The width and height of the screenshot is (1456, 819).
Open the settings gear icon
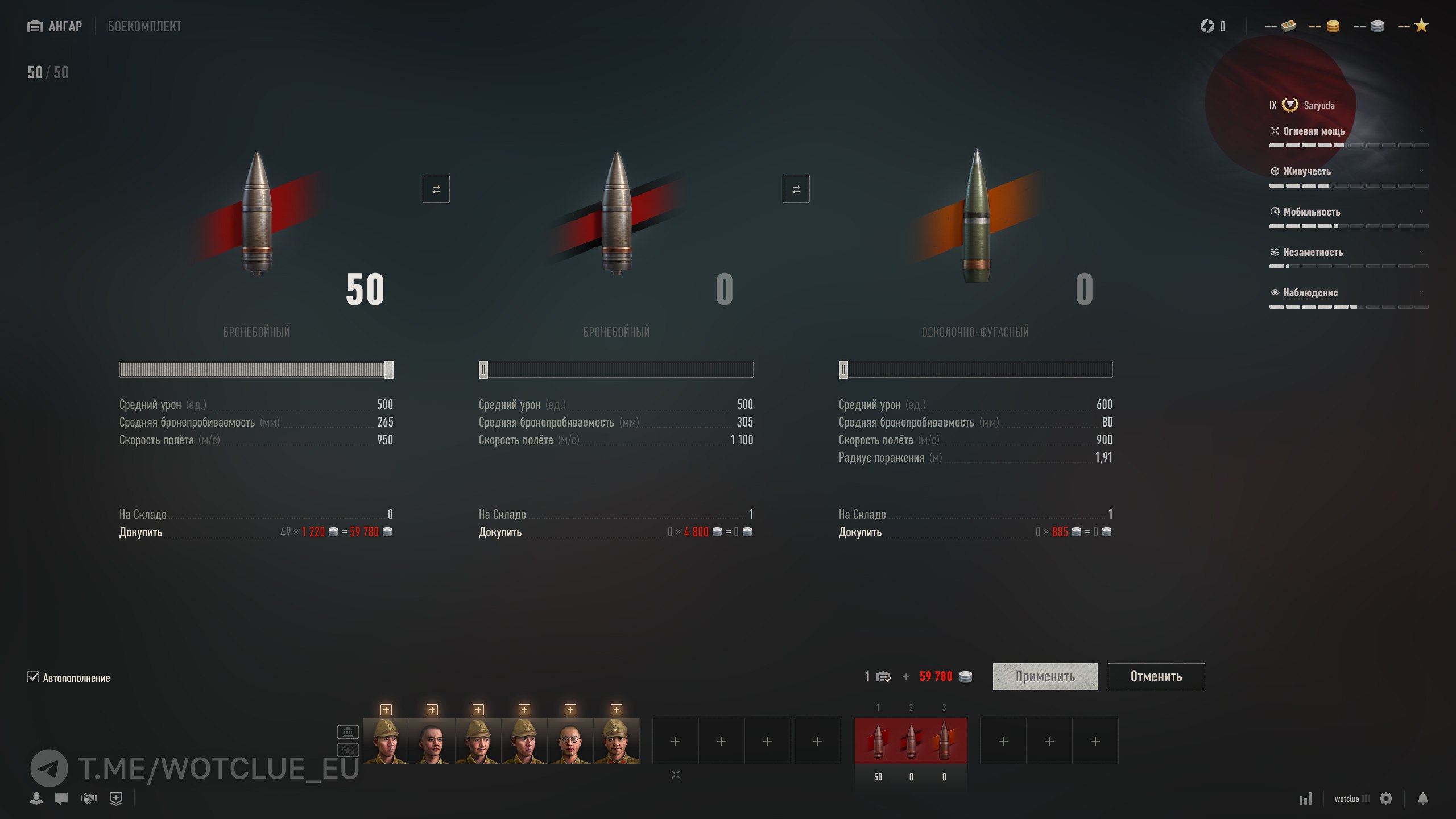coord(1386,799)
